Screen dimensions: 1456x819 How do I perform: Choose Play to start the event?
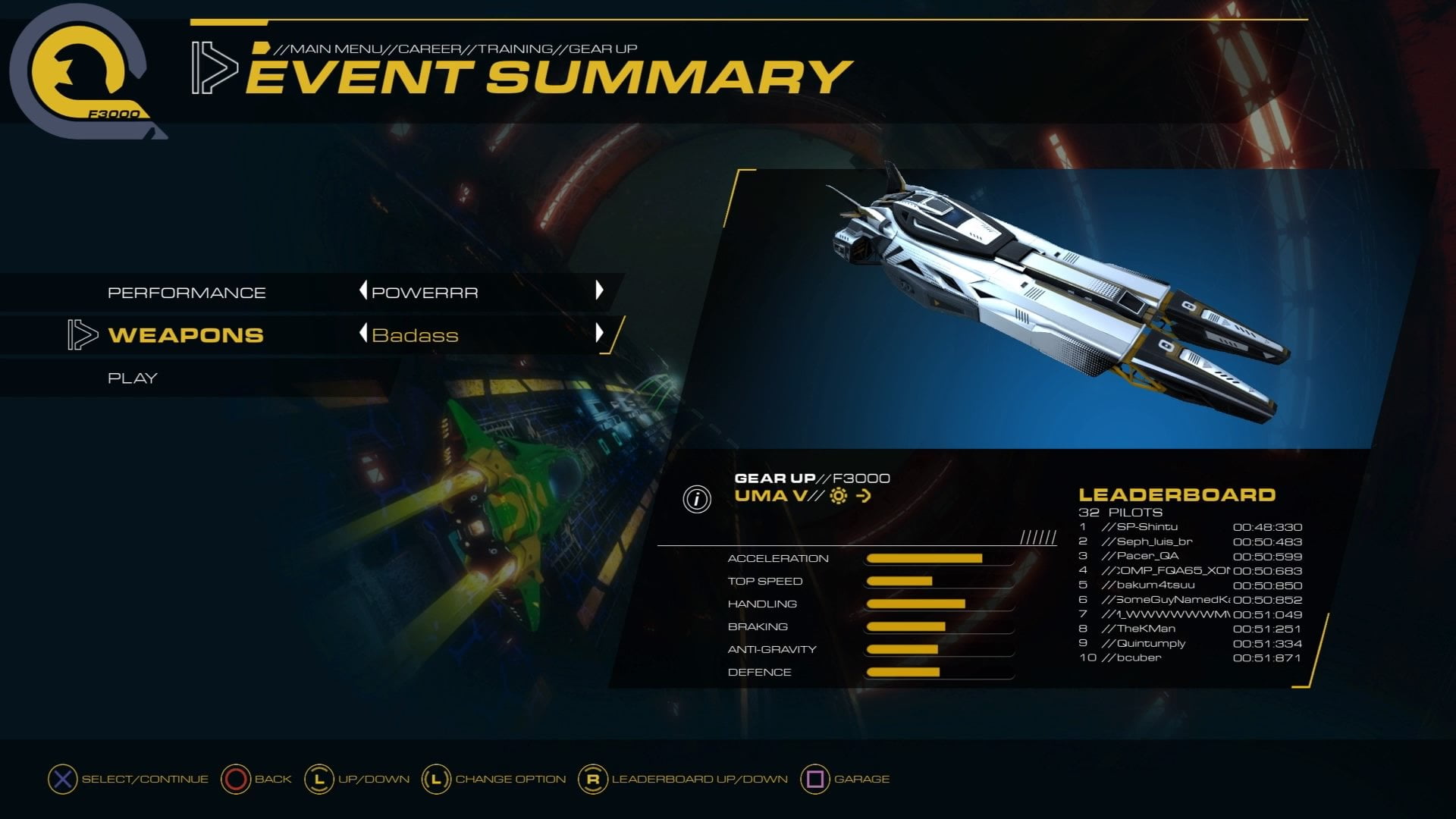[x=133, y=378]
